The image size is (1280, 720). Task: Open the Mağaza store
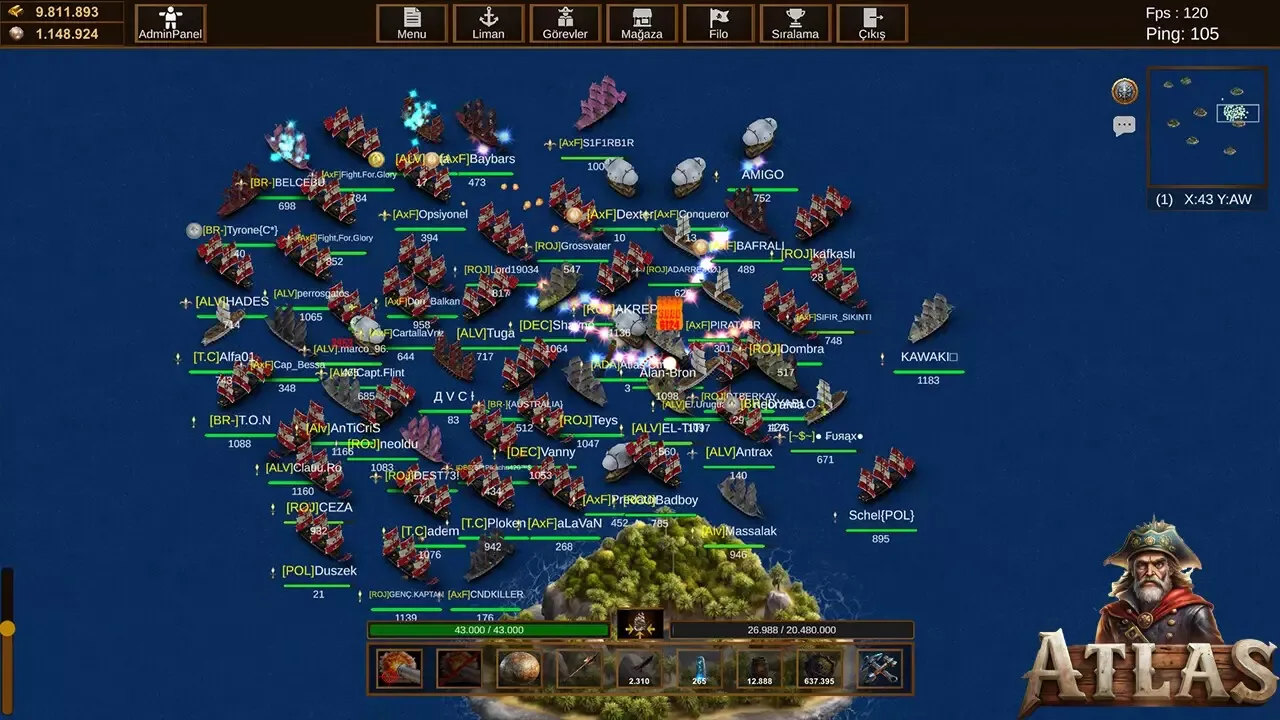[x=641, y=22]
